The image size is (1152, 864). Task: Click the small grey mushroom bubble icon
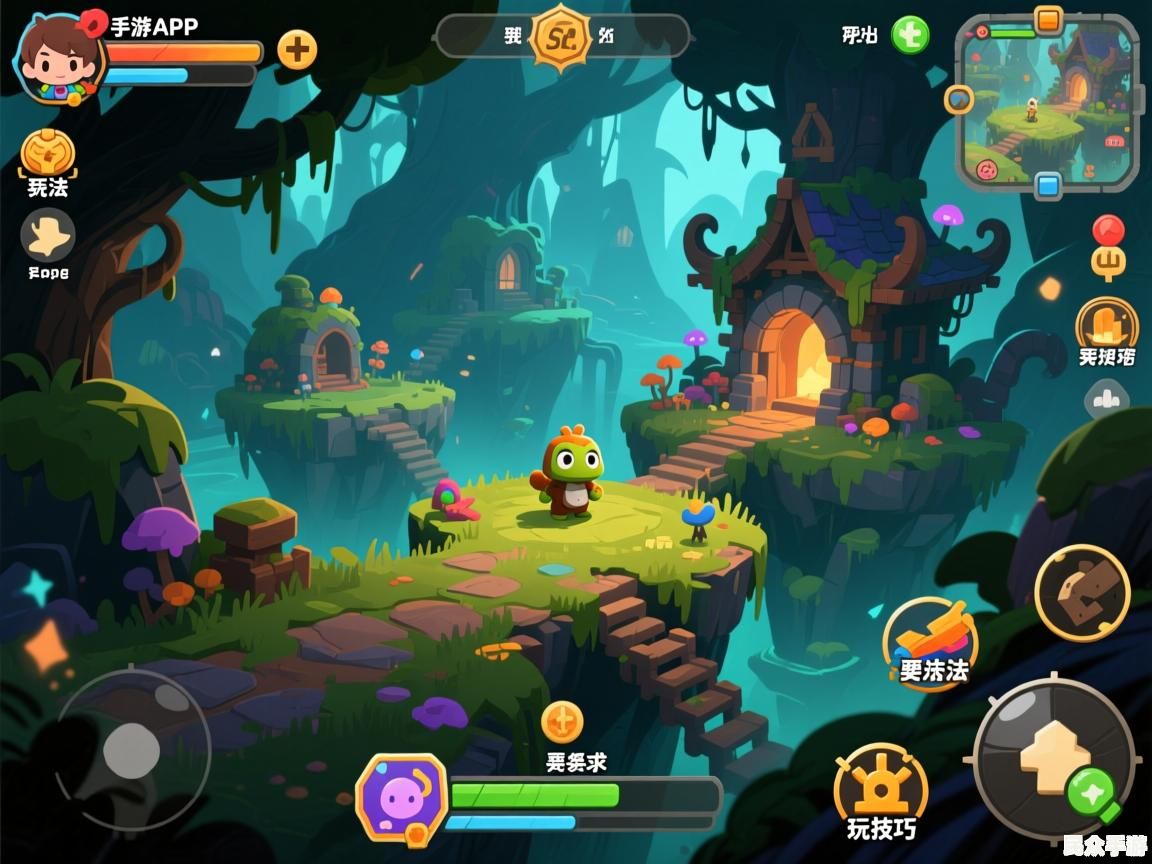pos(1106,400)
